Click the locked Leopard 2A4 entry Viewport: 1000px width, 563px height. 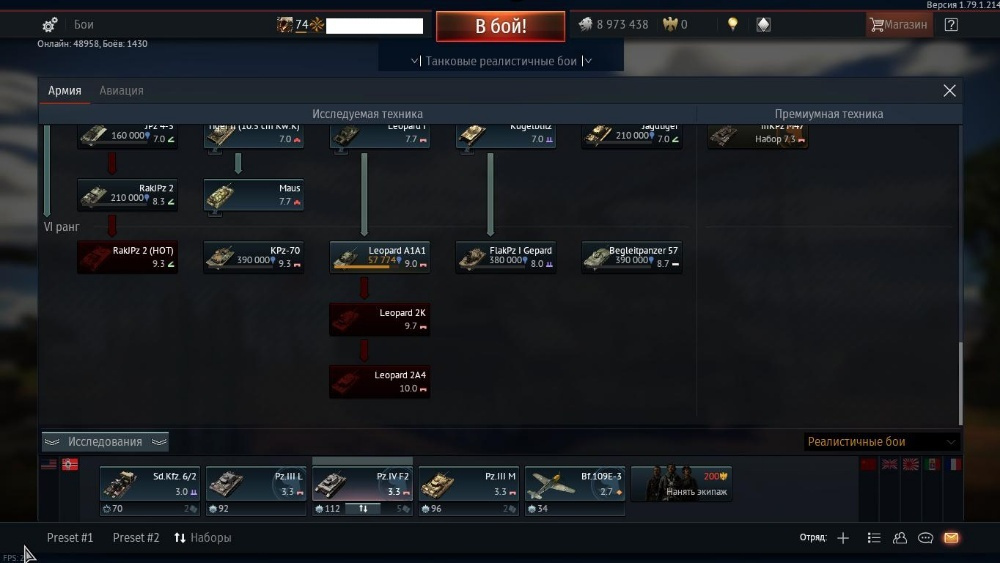380,381
